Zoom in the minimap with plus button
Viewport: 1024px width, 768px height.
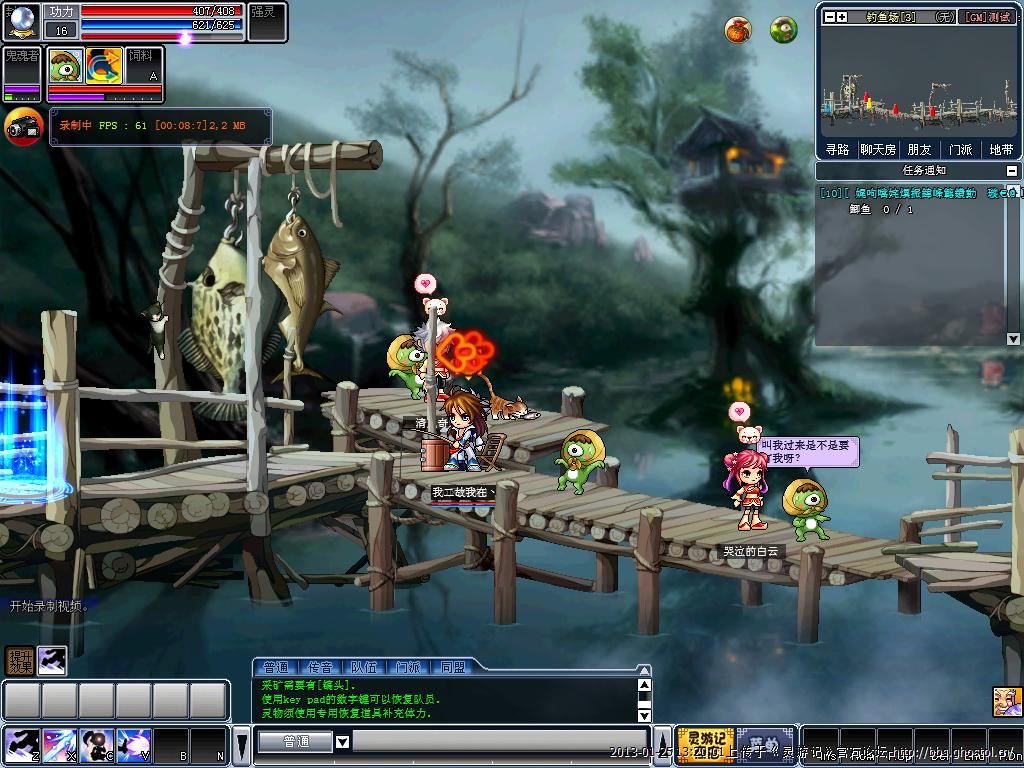pyautogui.click(x=842, y=17)
